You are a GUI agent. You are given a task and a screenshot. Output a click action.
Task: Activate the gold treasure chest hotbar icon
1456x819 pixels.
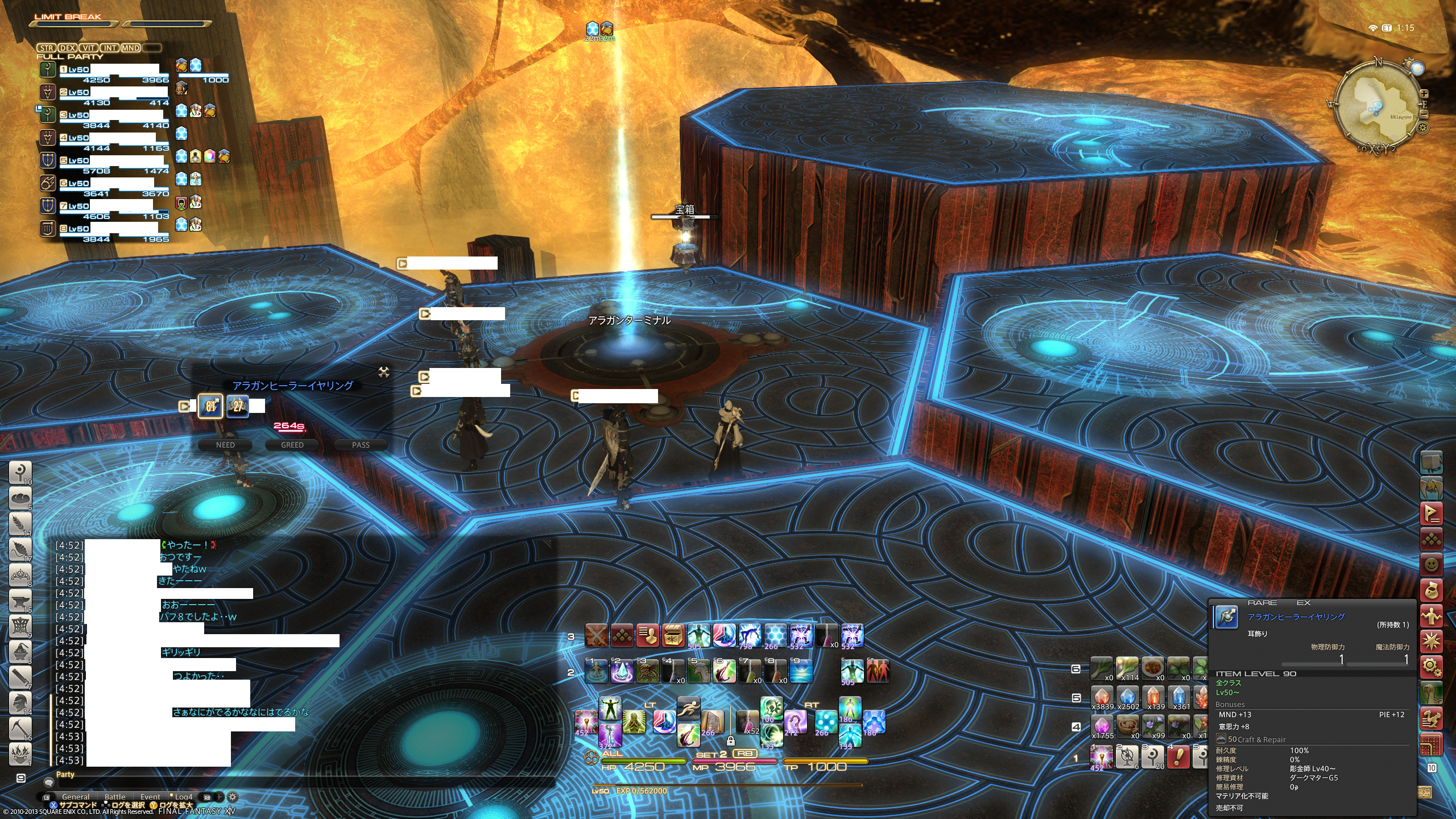[x=673, y=635]
